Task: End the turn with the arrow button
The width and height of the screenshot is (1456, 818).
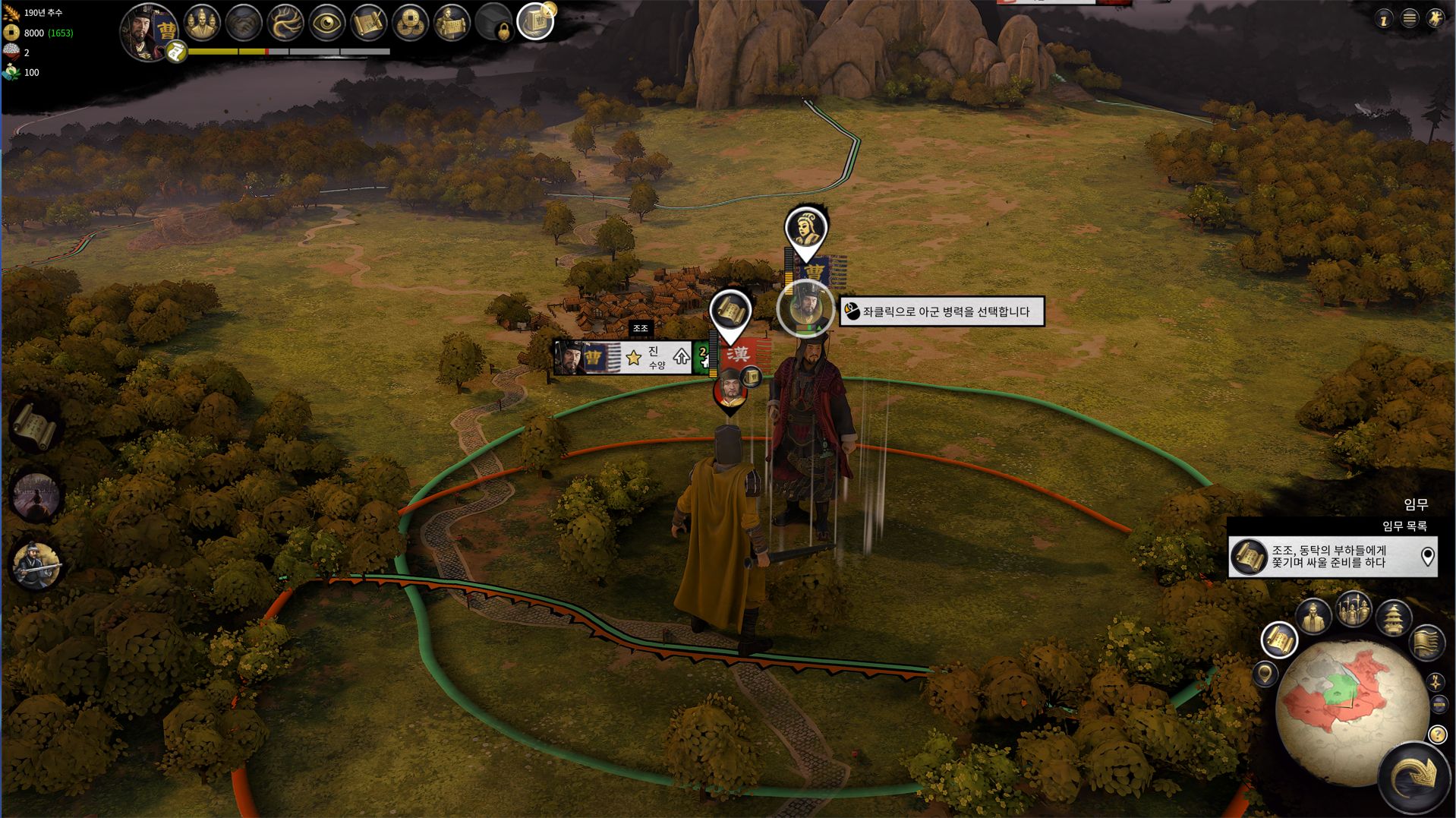Action: pos(1415,778)
